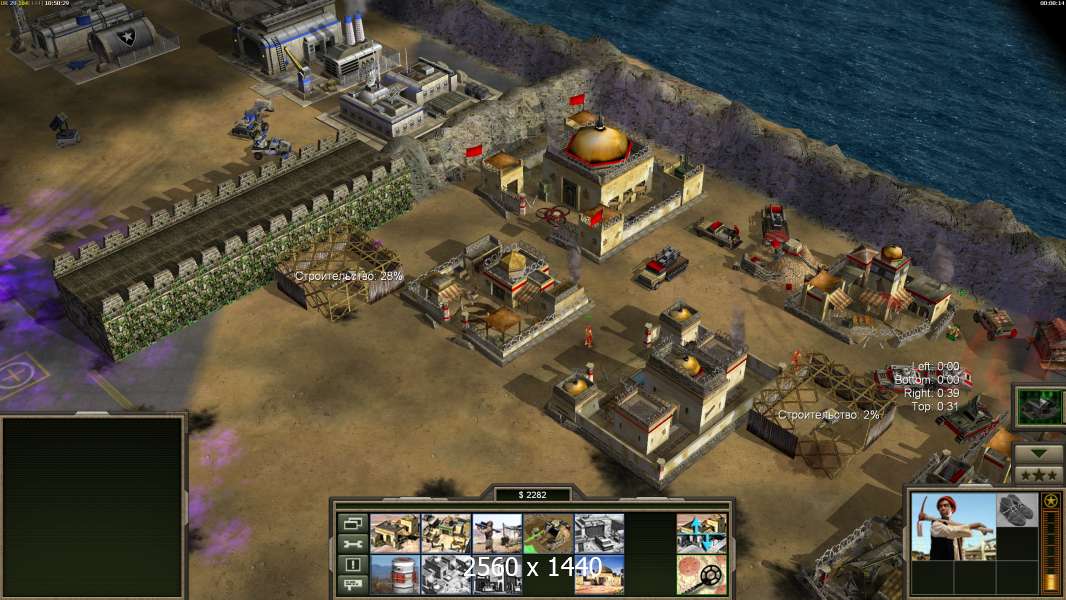Click the wrench button
Viewport: 1066px width, 600px height.
[351, 544]
